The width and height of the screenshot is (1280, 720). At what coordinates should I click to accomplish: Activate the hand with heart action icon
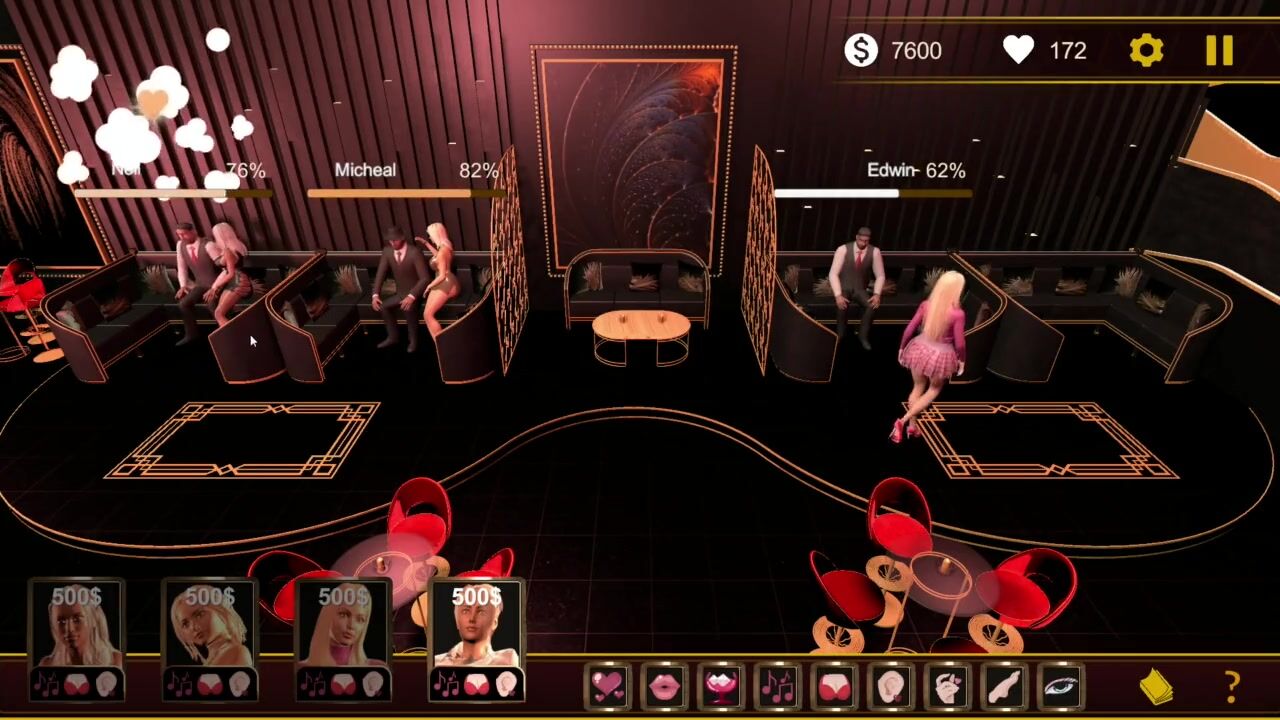pyautogui.click(x=948, y=687)
